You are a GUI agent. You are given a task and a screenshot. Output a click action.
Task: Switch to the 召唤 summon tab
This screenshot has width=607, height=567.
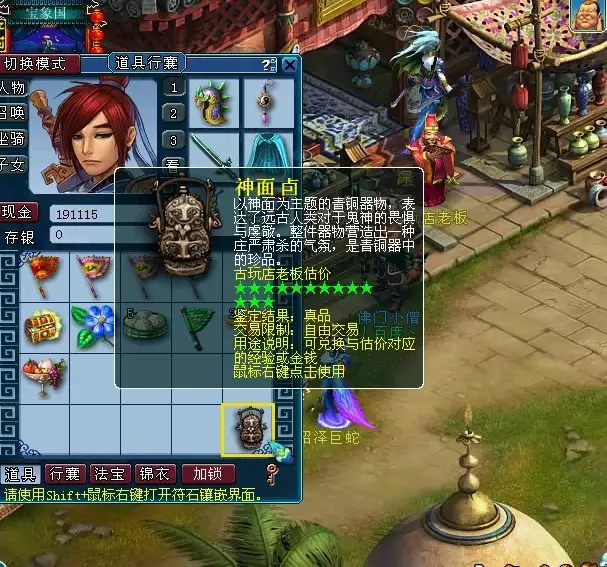(14, 112)
